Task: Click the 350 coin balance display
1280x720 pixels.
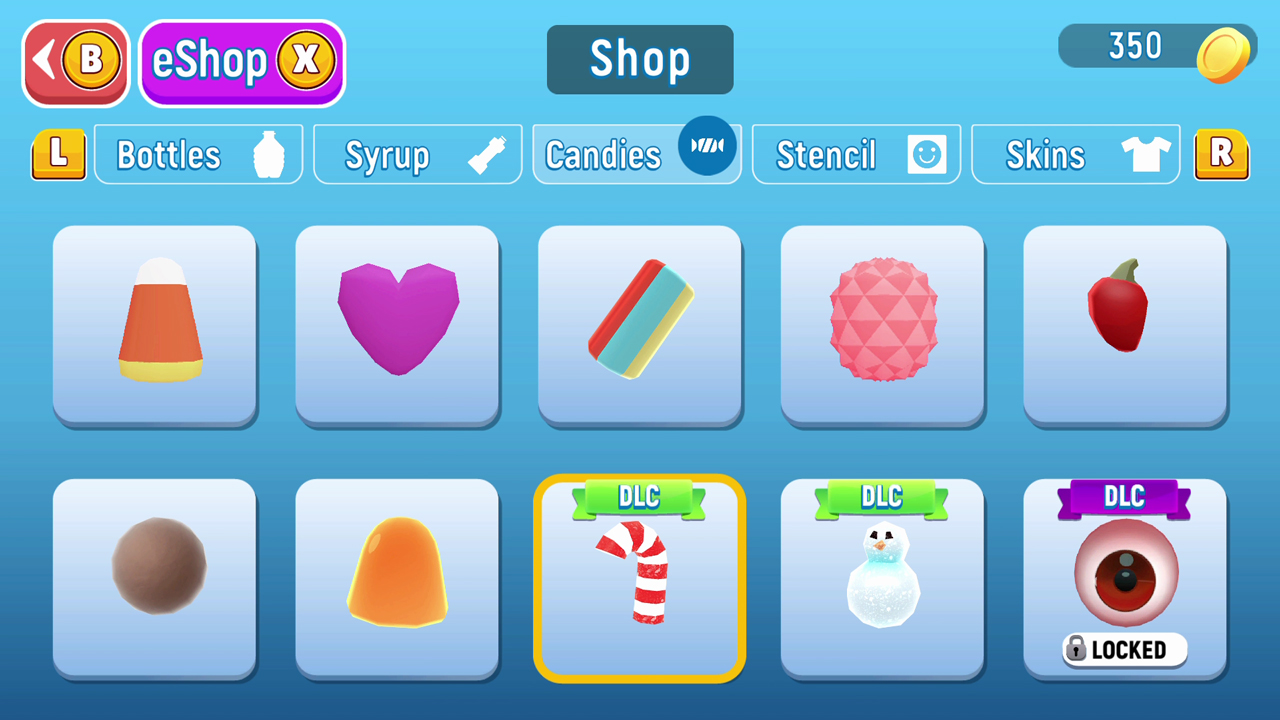Action: click(x=1135, y=45)
